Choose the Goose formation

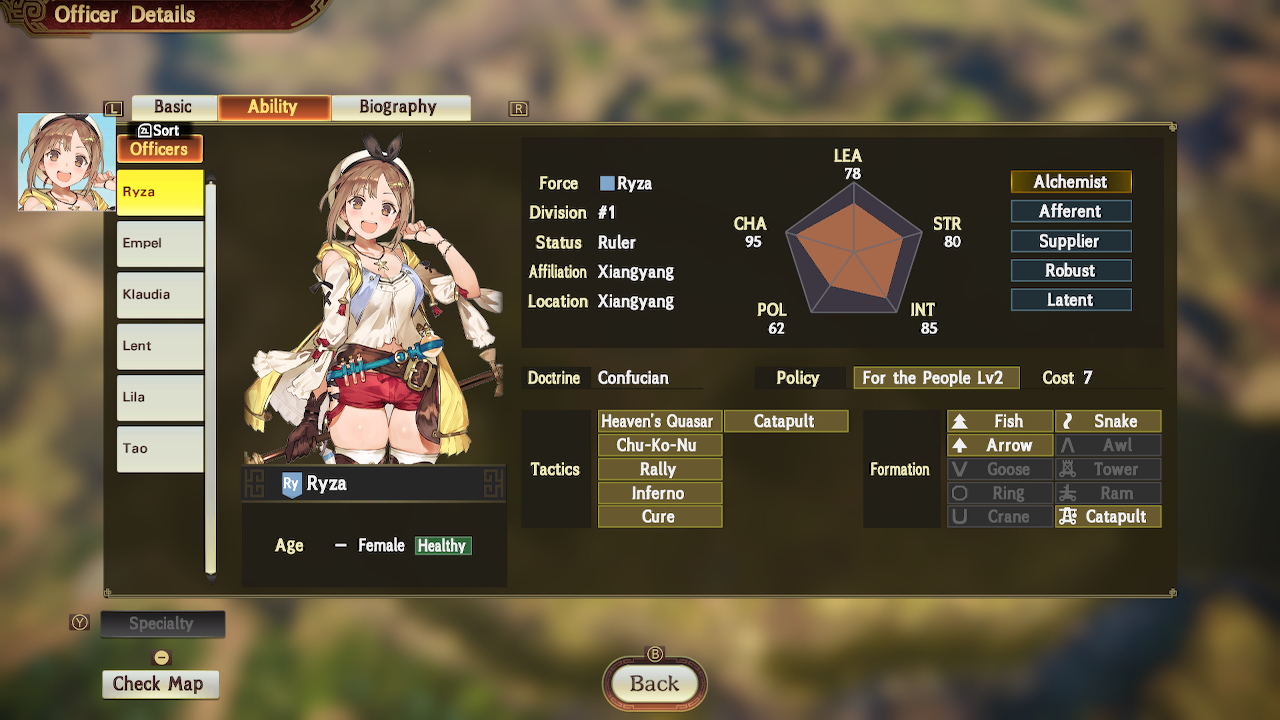[999, 468]
